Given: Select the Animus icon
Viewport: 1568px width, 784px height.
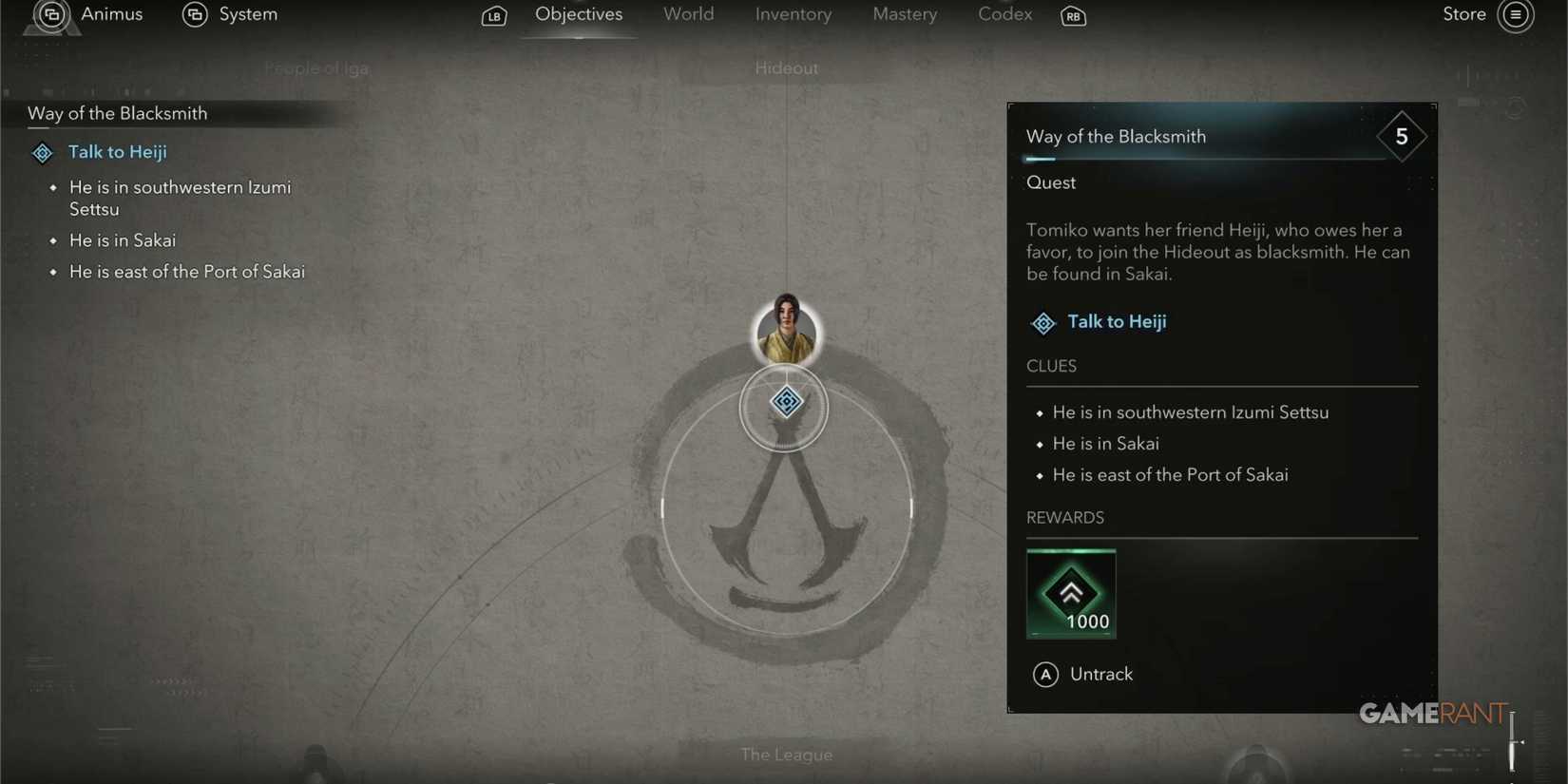Looking at the screenshot, I should pyautogui.click(x=52, y=14).
